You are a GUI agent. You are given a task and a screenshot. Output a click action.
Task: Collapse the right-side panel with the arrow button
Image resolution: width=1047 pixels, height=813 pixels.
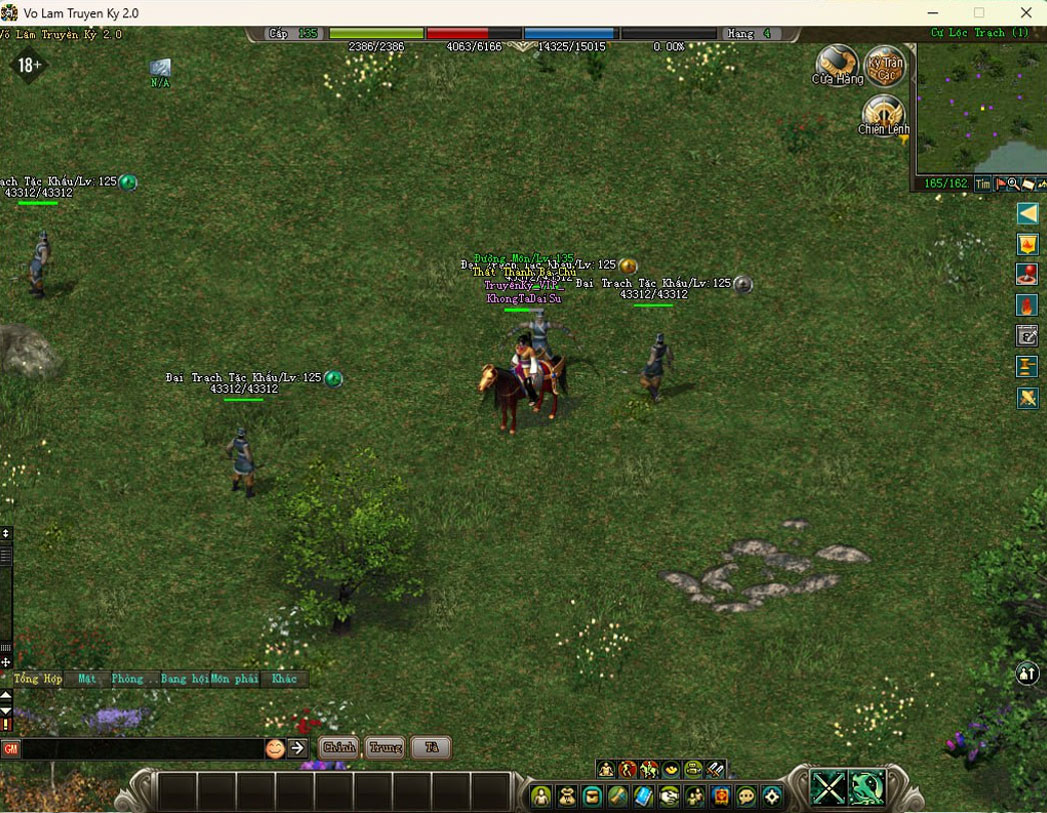(1027, 213)
